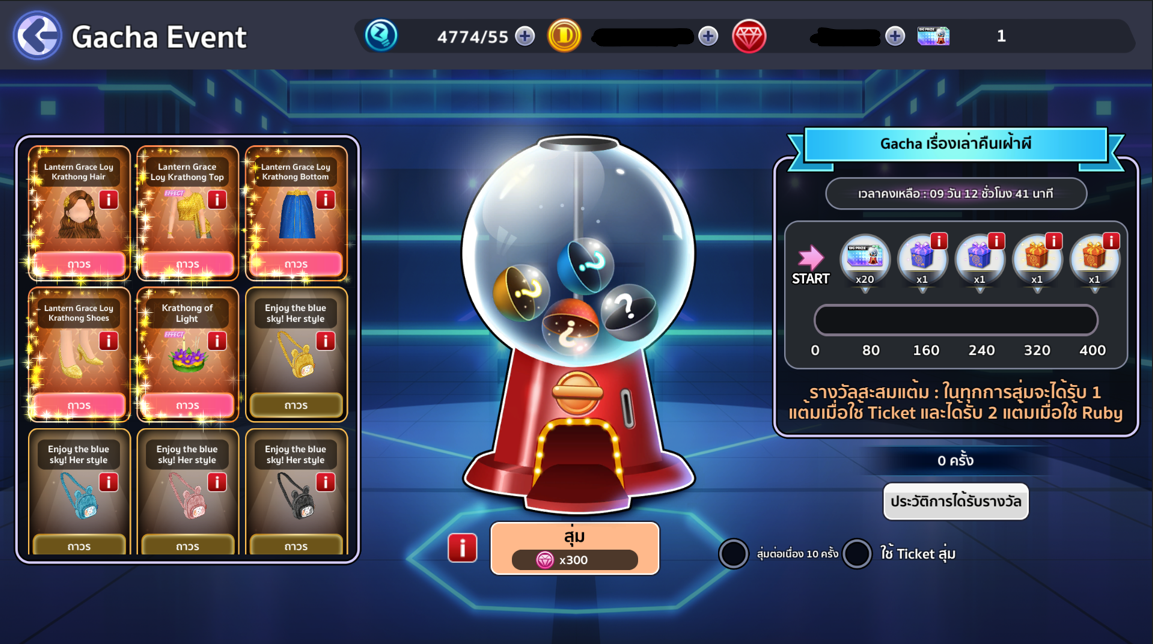Show info for the blue backpack item

pos(108,483)
